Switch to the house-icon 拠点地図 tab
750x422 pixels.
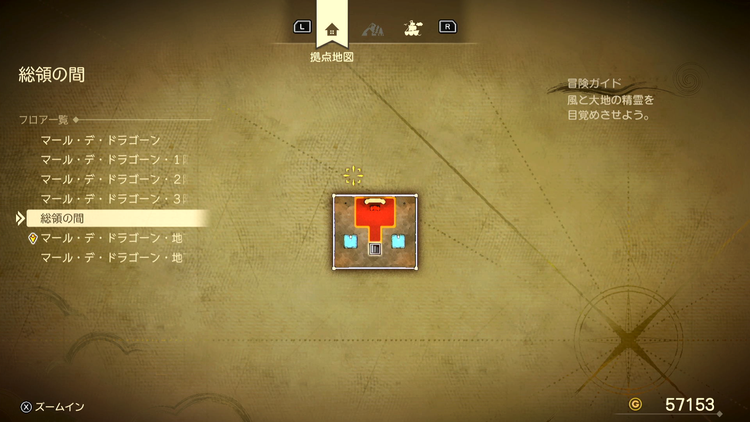(332, 28)
